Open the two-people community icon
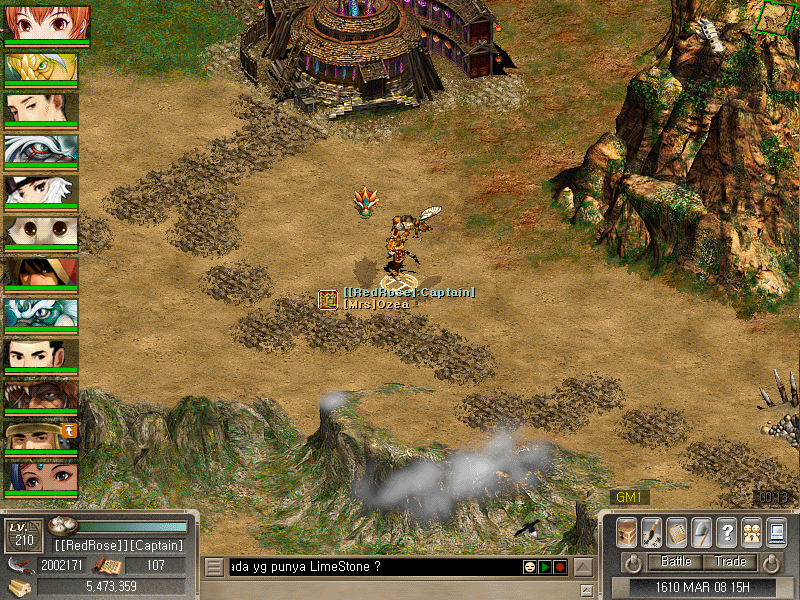 click(752, 531)
